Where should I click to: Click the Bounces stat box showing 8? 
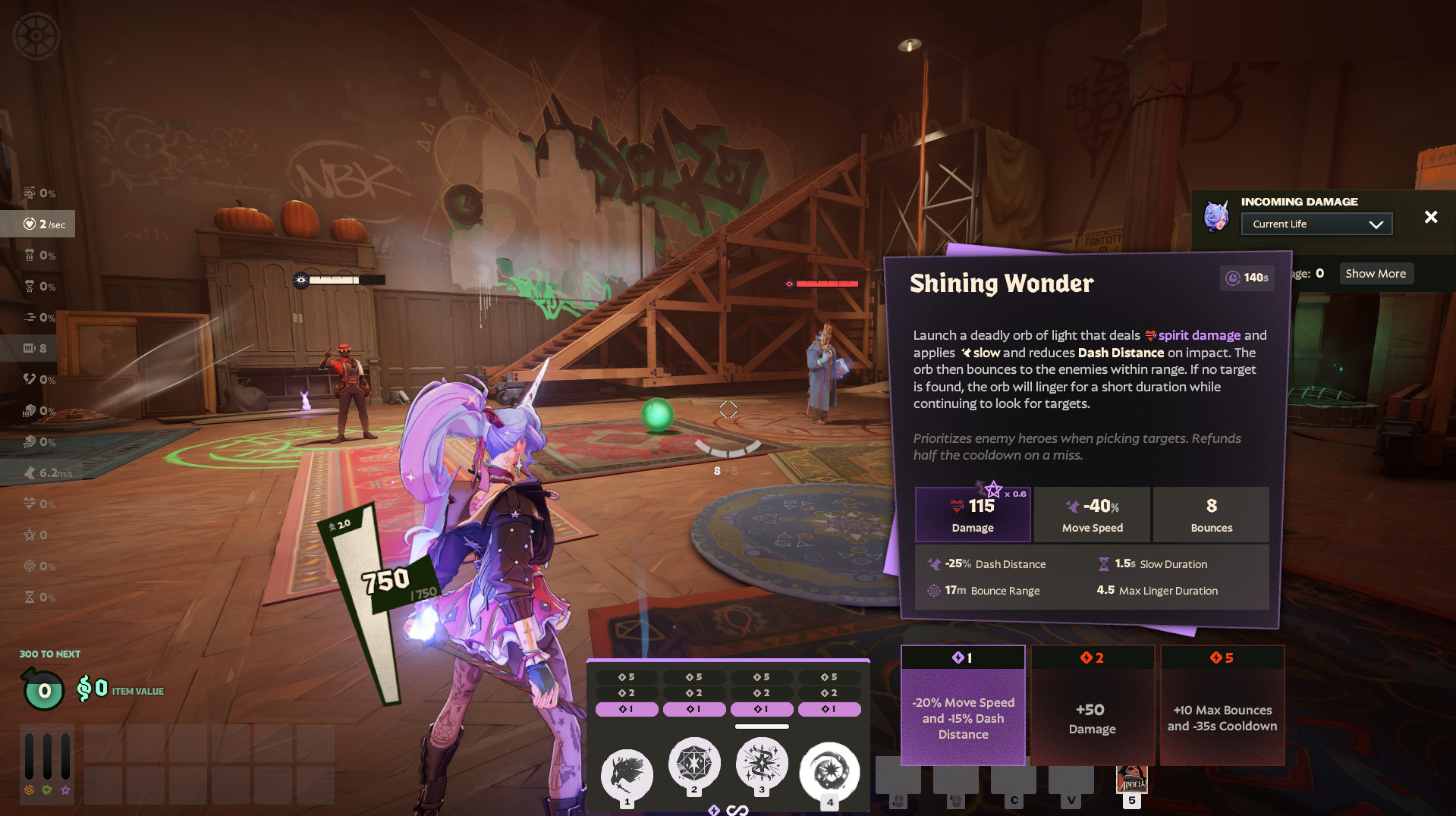(x=1210, y=515)
